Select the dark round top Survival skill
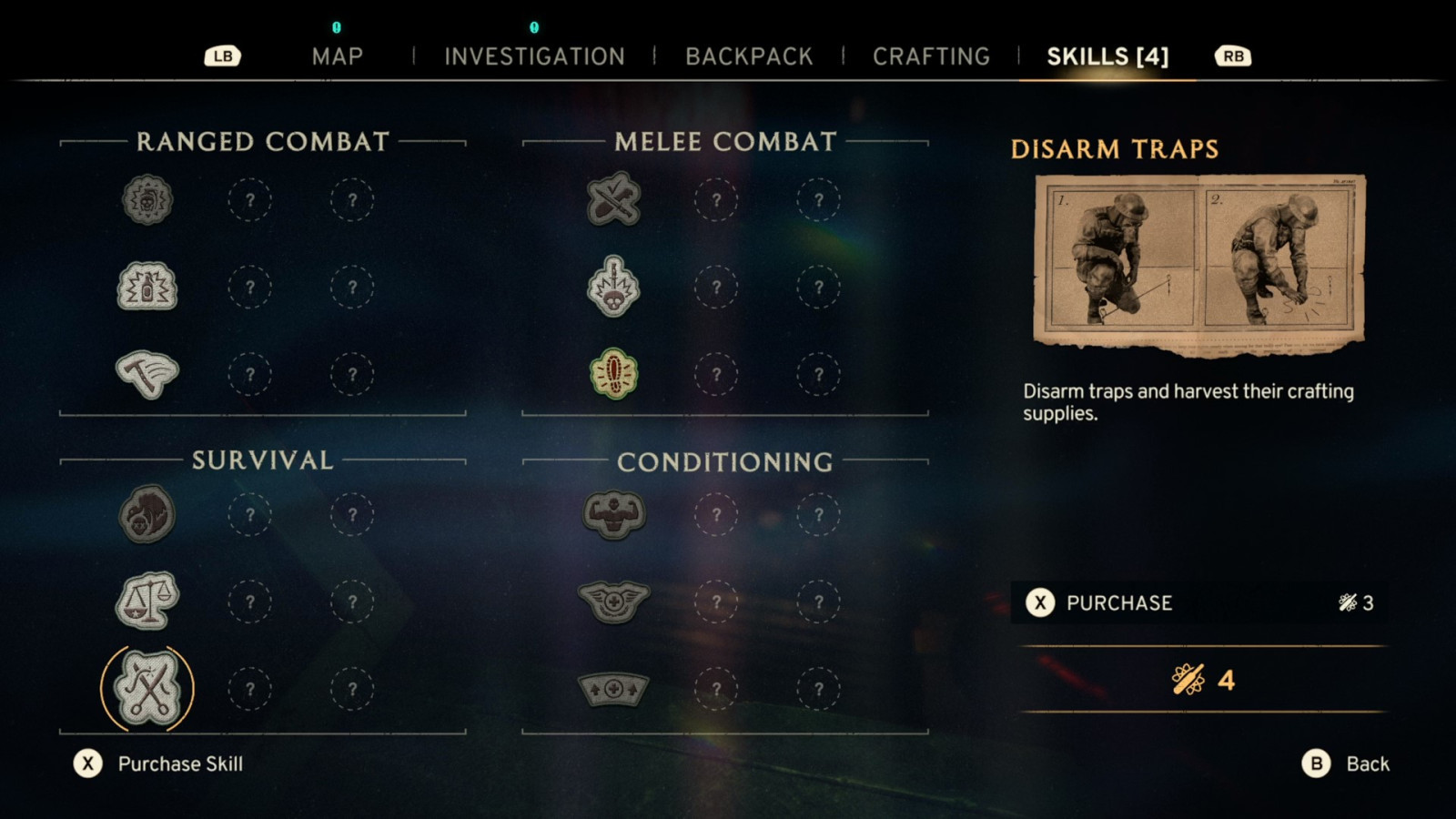Image resolution: width=1456 pixels, height=819 pixels. tap(147, 514)
